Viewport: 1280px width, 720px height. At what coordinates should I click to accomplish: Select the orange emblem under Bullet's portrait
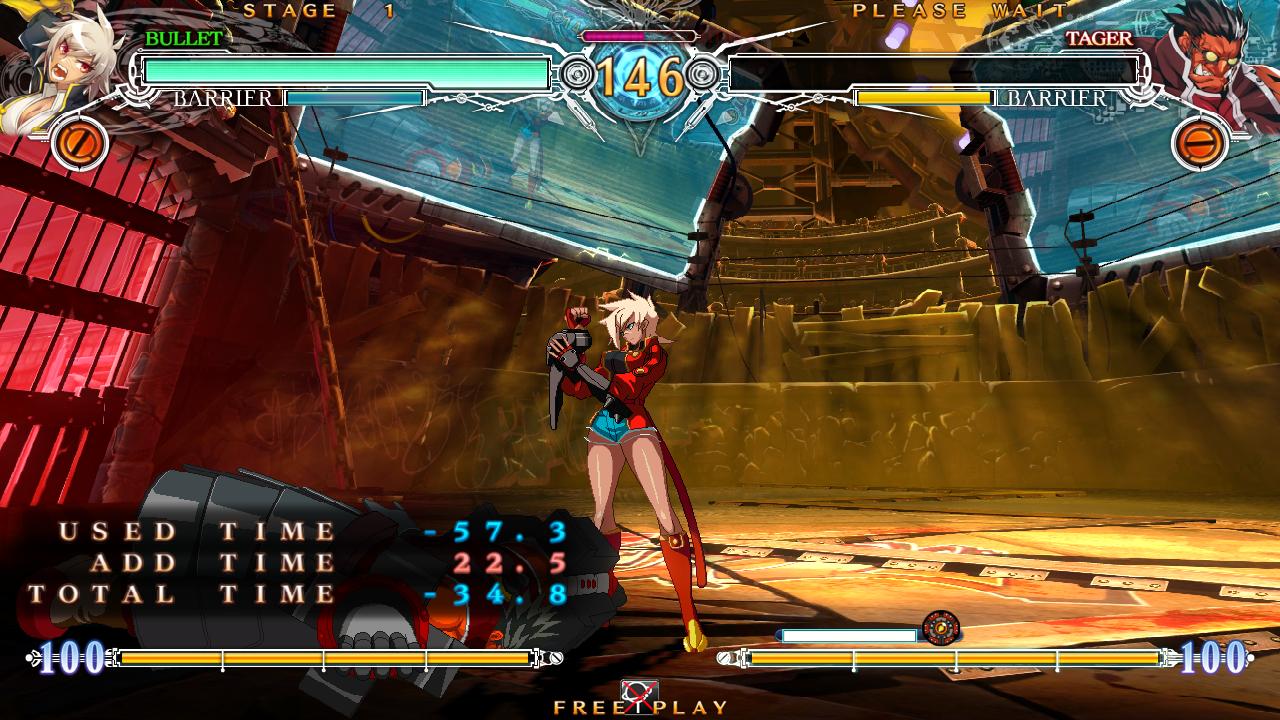click(x=73, y=144)
